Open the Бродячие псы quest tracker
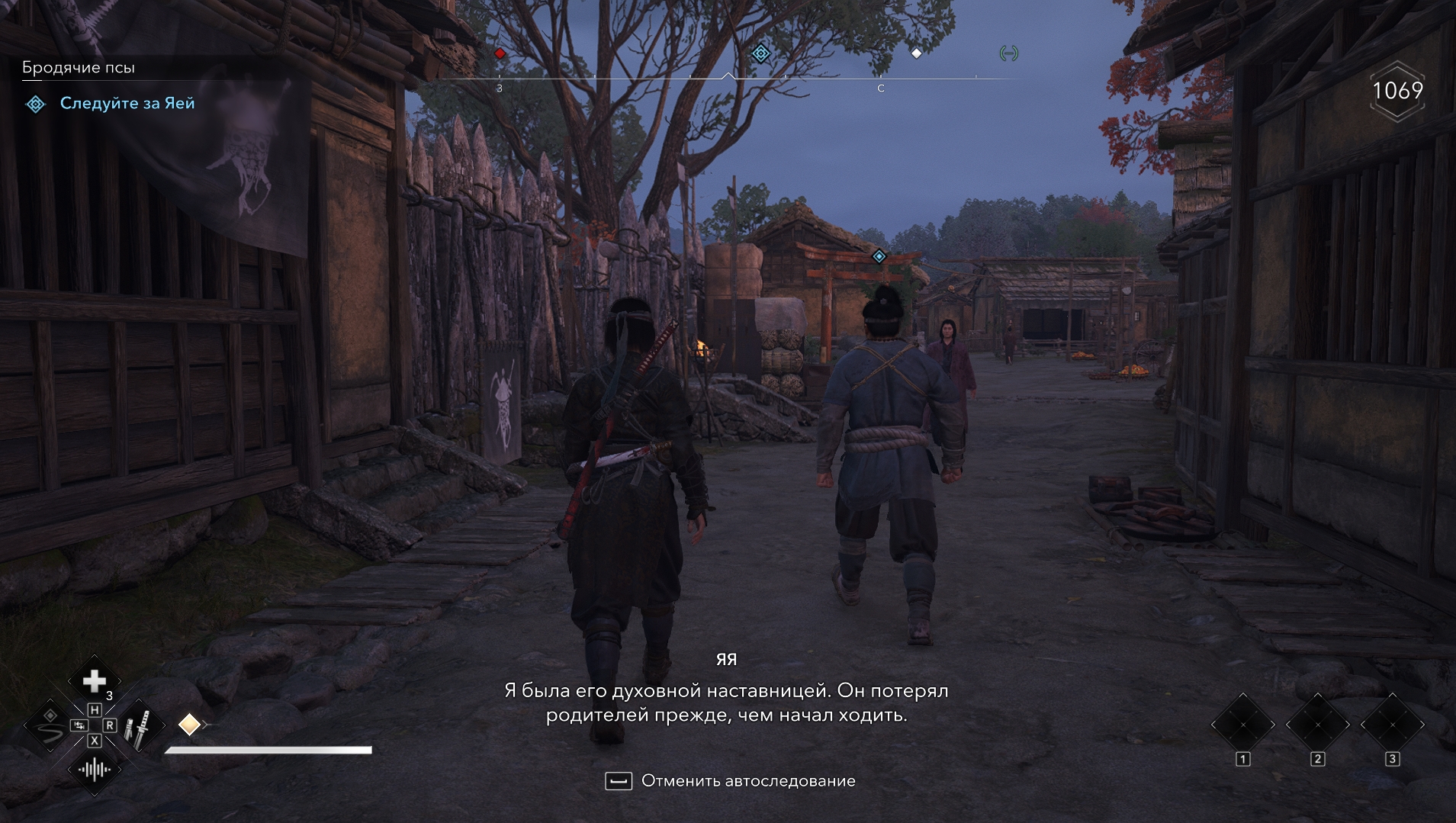This screenshot has width=1456, height=823. click(79, 67)
